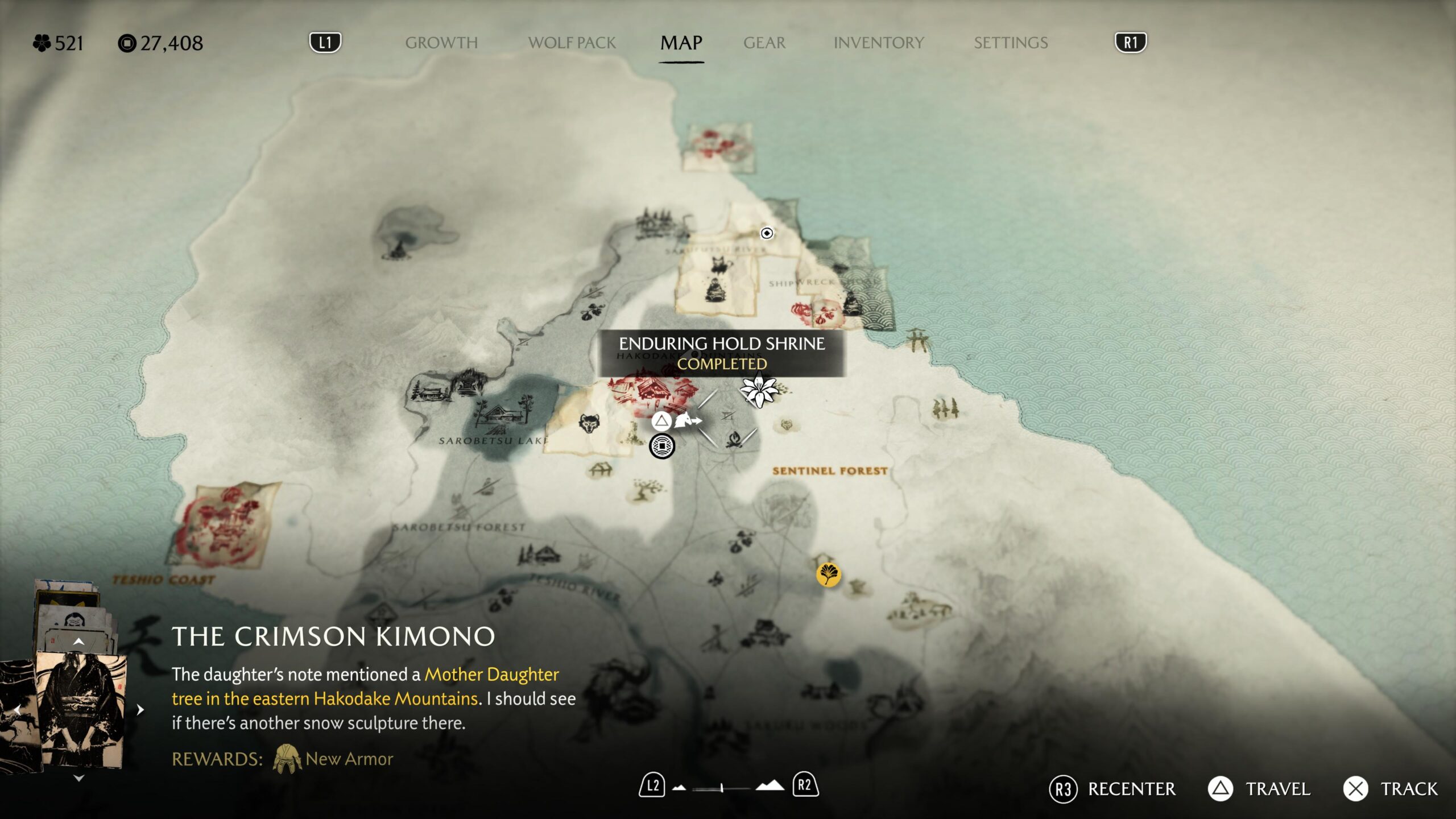Switch to the Settings tab

pos(1010,43)
